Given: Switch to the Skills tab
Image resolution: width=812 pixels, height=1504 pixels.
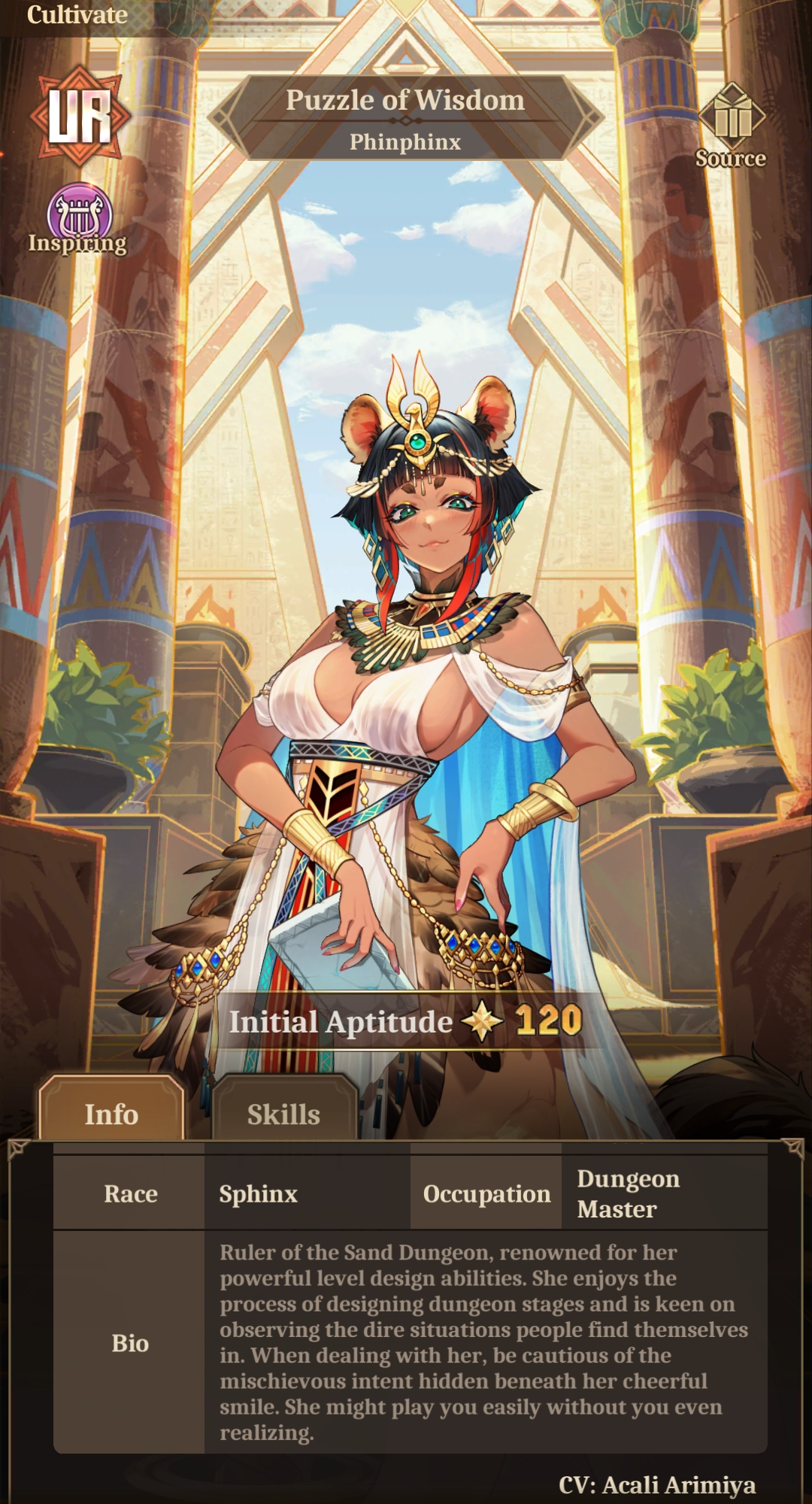Looking at the screenshot, I should (283, 1113).
